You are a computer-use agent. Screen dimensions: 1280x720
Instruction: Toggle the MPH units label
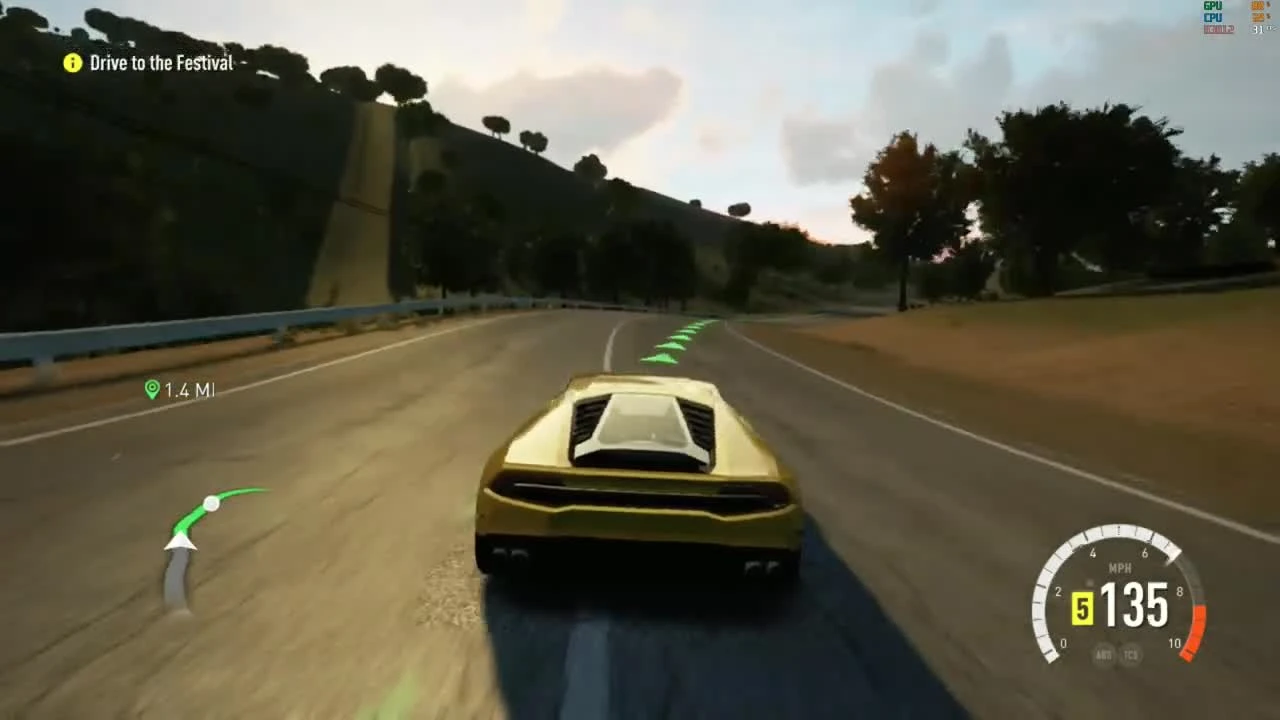[x=1120, y=567]
